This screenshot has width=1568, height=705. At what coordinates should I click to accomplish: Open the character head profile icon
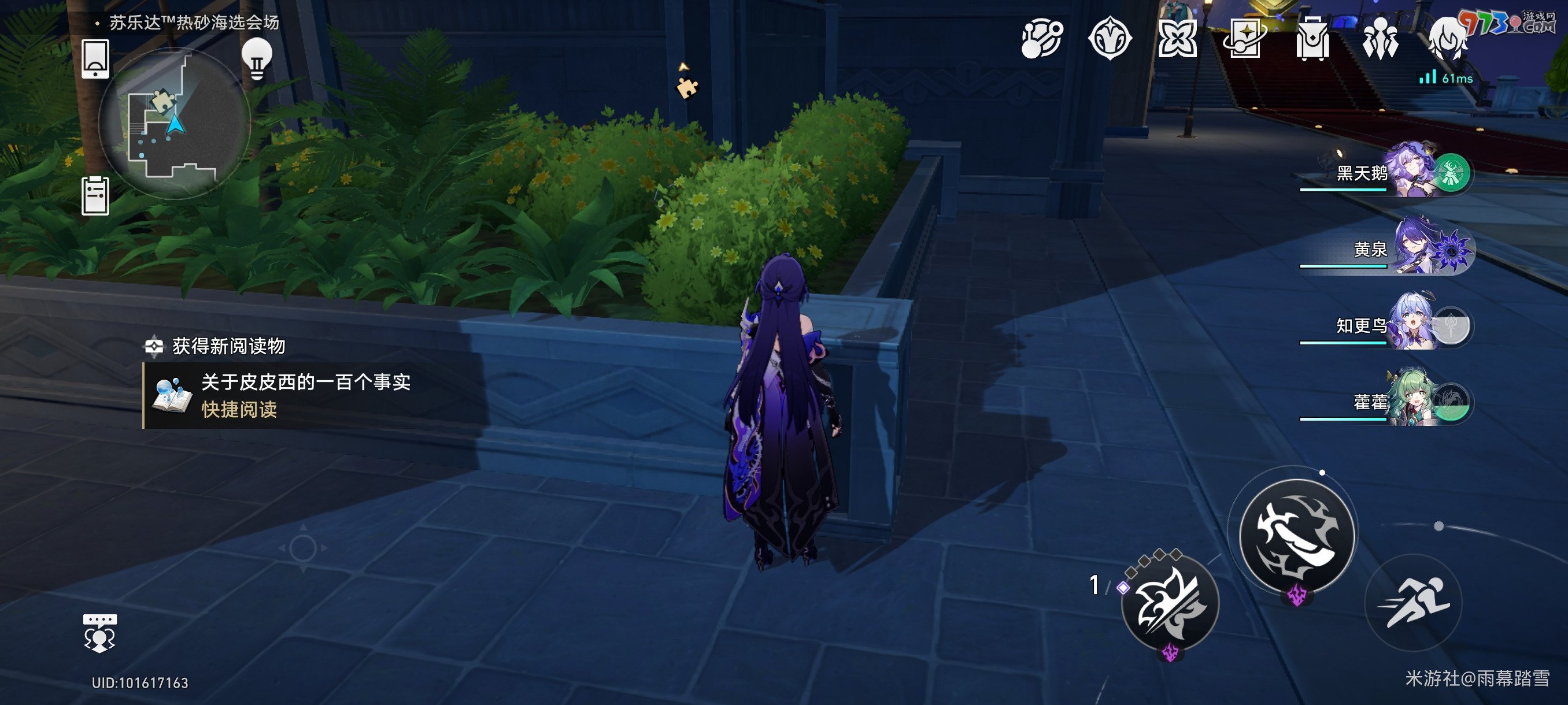1448,39
